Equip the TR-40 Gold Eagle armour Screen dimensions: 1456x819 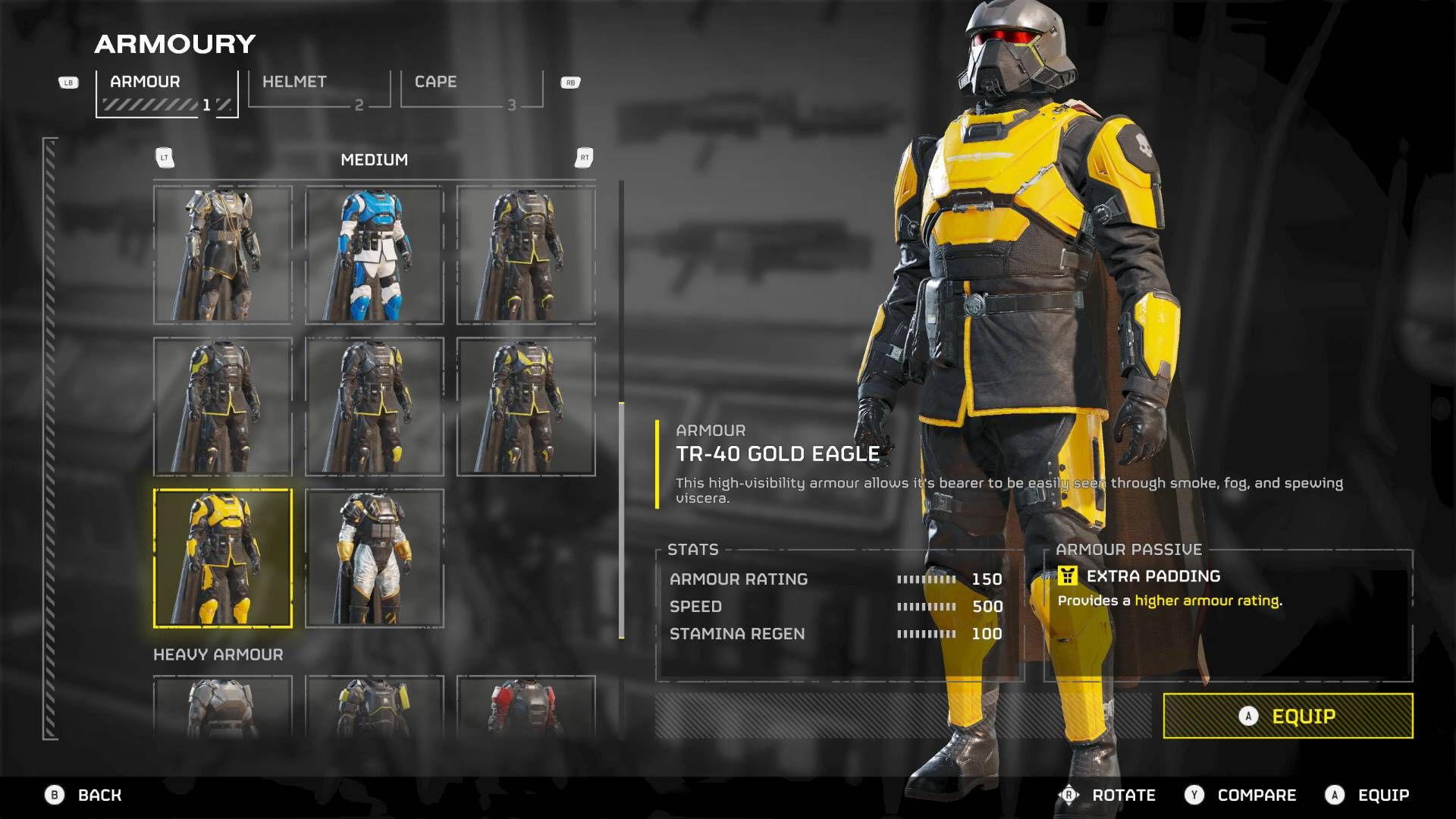1288,716
